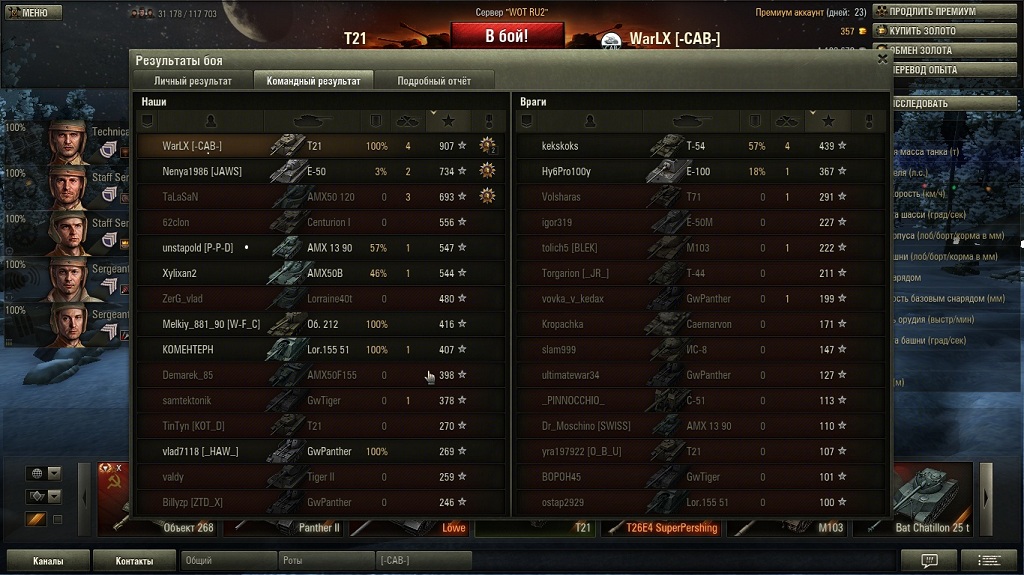1024x575 pixels.
Task: Show the Подробный отчёт tab
Action: pos(433,81)
